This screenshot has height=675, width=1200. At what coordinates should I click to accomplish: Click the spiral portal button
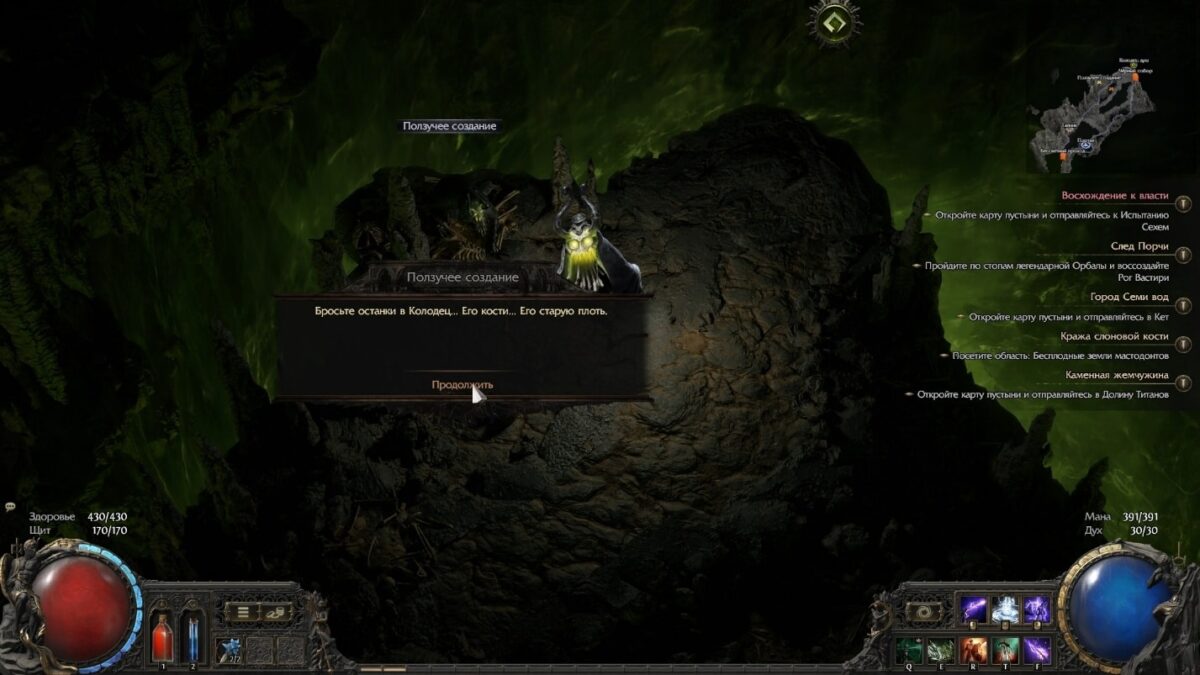[x=923, y=611]
